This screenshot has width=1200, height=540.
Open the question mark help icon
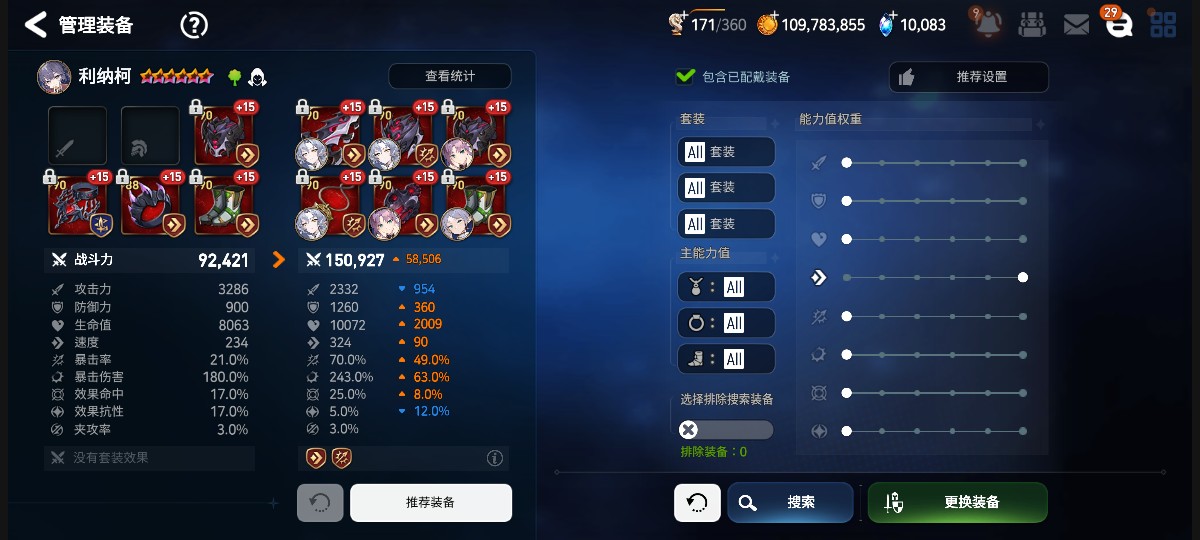(194, 25)
